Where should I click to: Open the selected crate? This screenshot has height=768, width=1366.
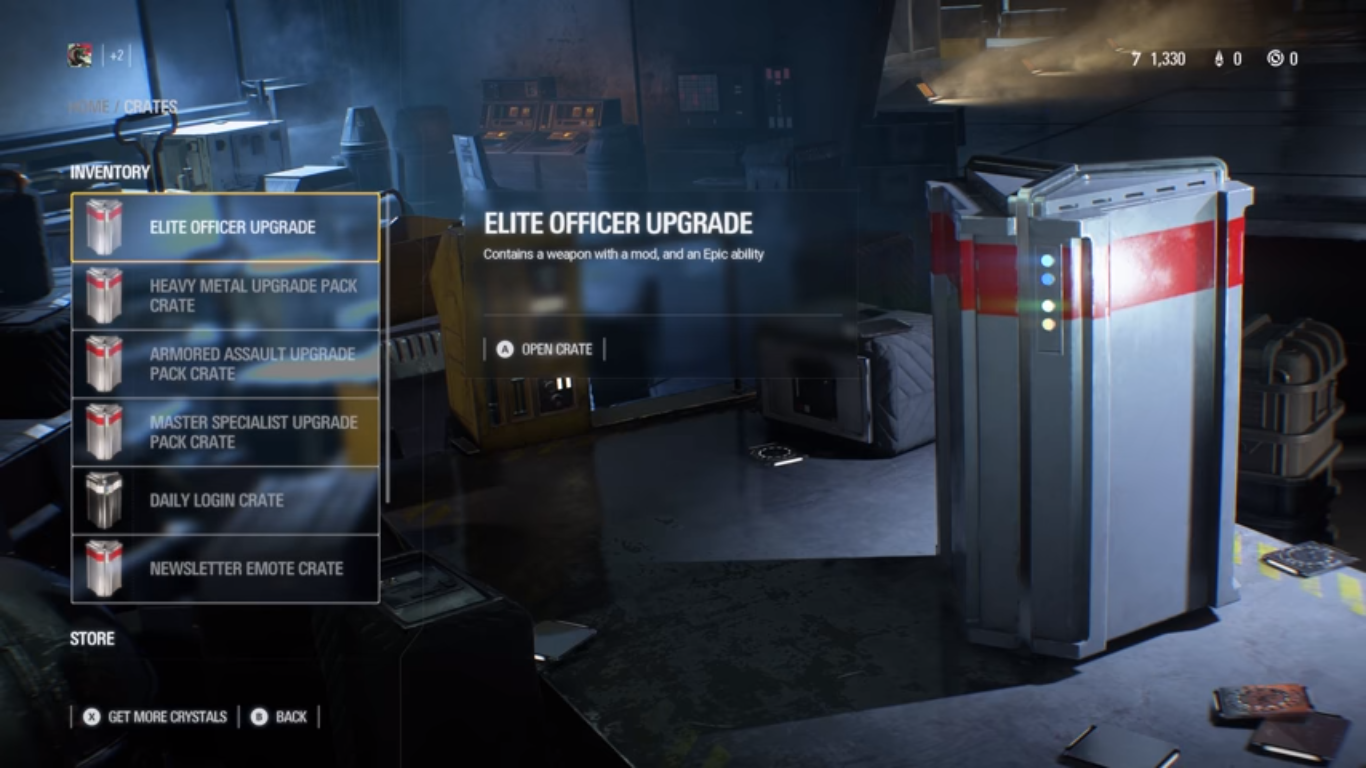click(545, 349)
